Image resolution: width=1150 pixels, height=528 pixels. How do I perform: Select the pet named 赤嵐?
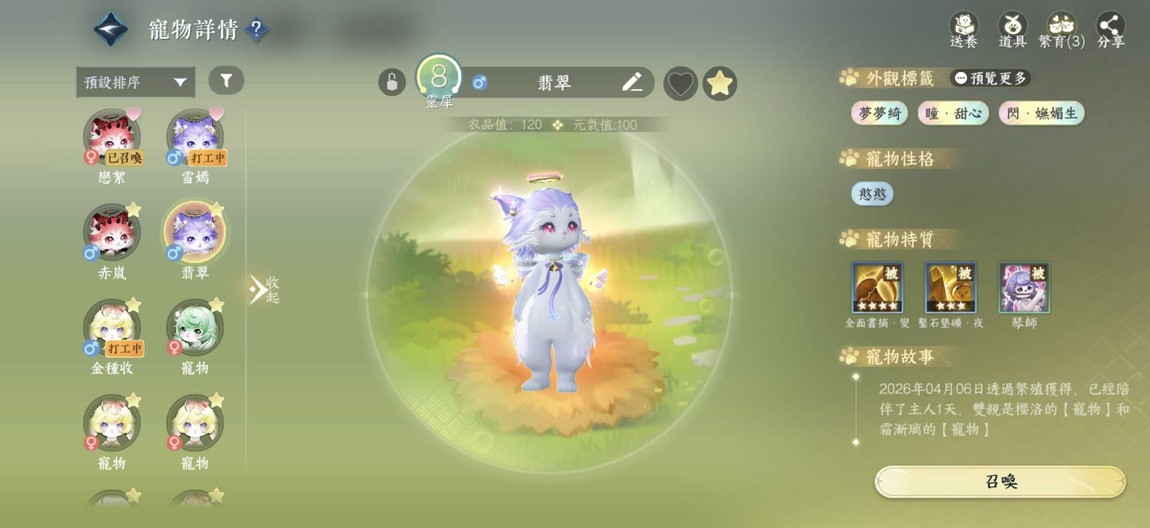coord(112,235)
